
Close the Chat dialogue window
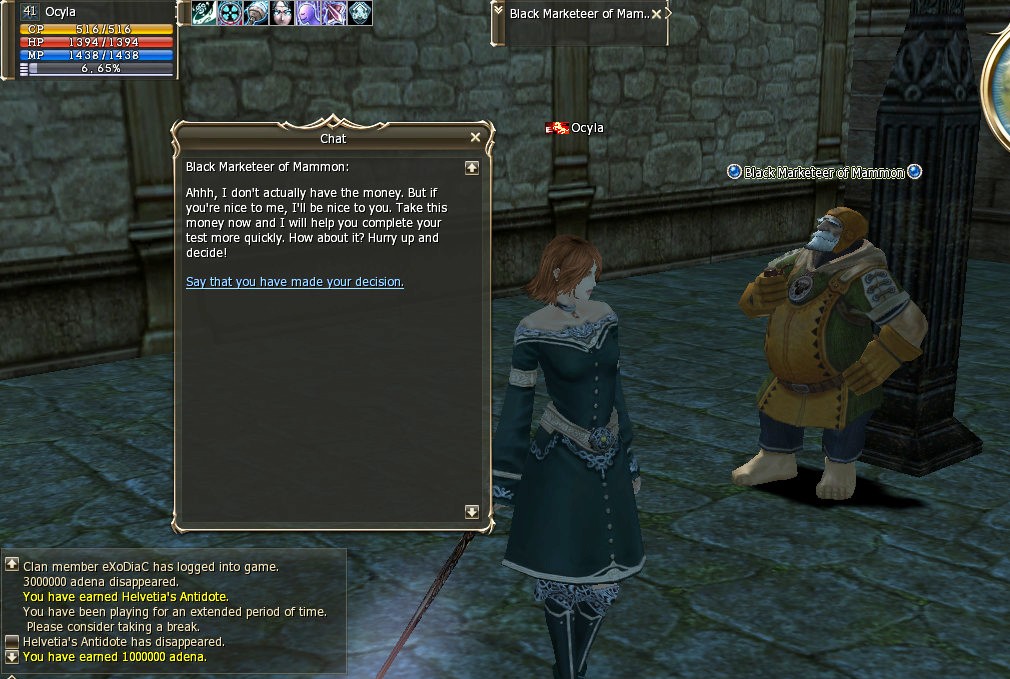475,138
